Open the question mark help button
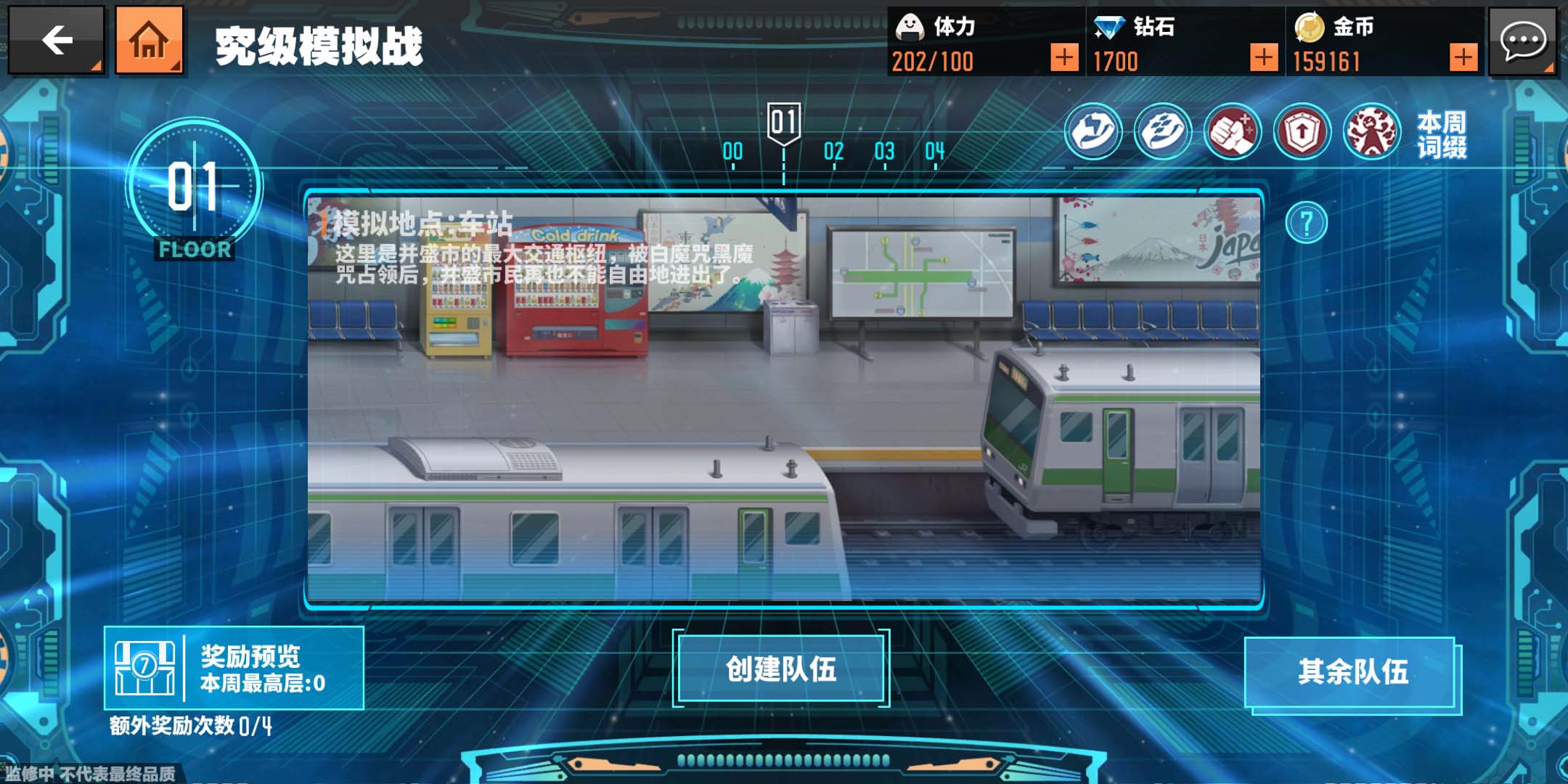This screenshot has width=1568, height=784. [x=1306, y=223]
